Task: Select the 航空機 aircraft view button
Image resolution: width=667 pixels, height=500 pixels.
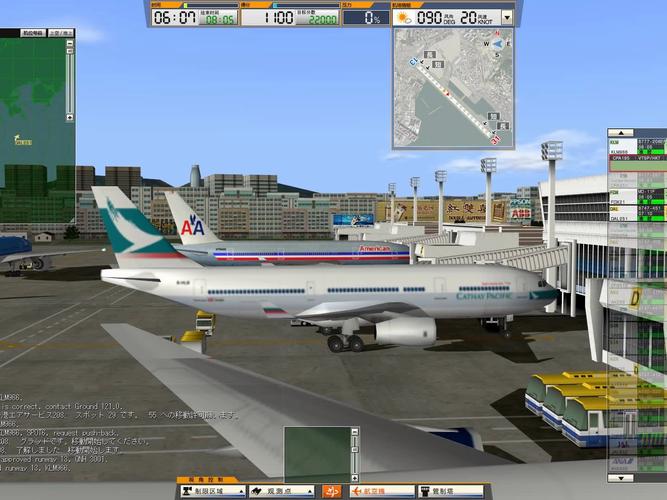Action: click(x=380, y=492)
